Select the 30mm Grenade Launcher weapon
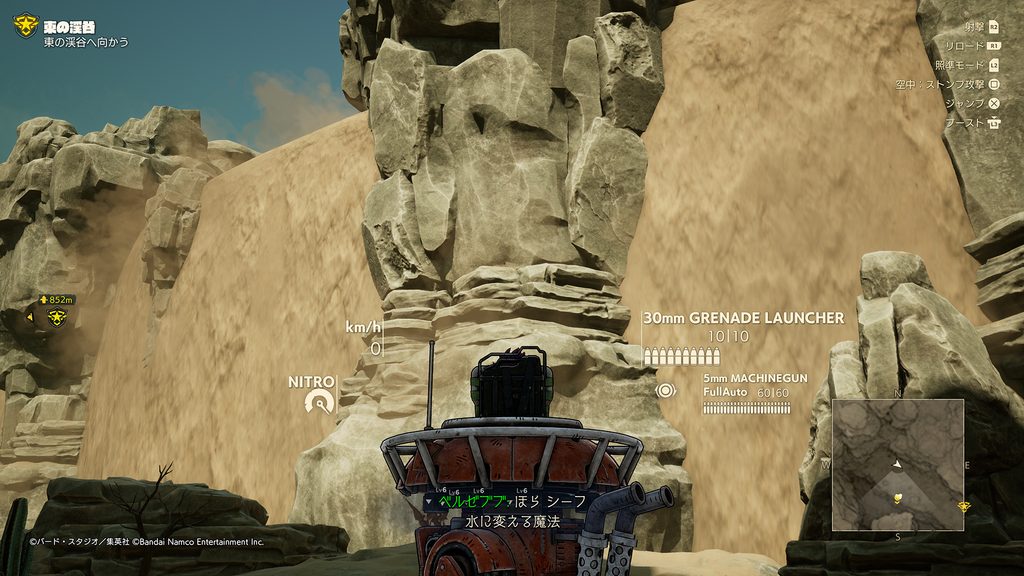Image resolution: width=1024 pixels, height=576 pixels. [x=743, y=318]
